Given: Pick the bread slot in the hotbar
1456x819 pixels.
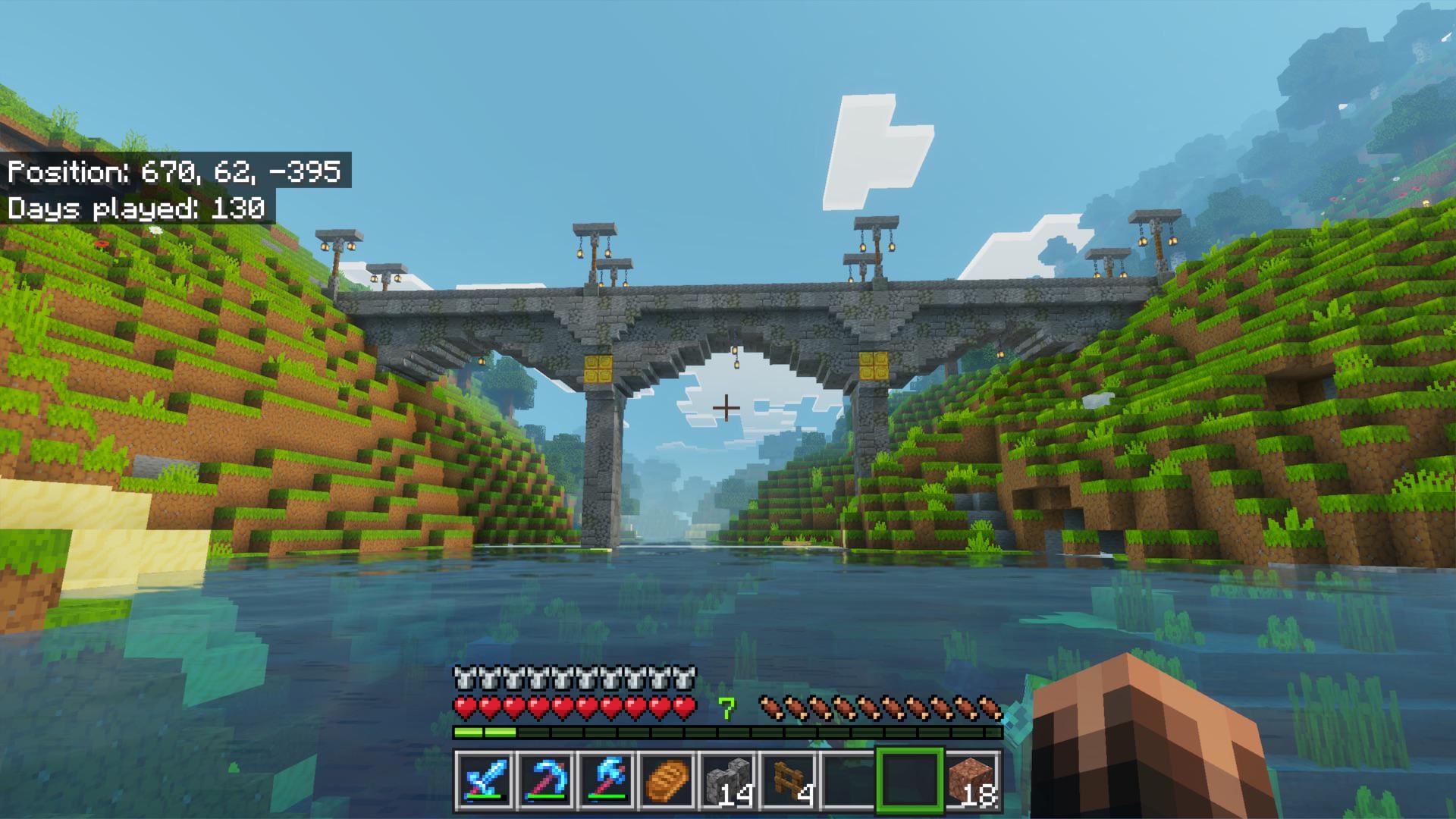Looking at the screenshot, I should (668, 779).
